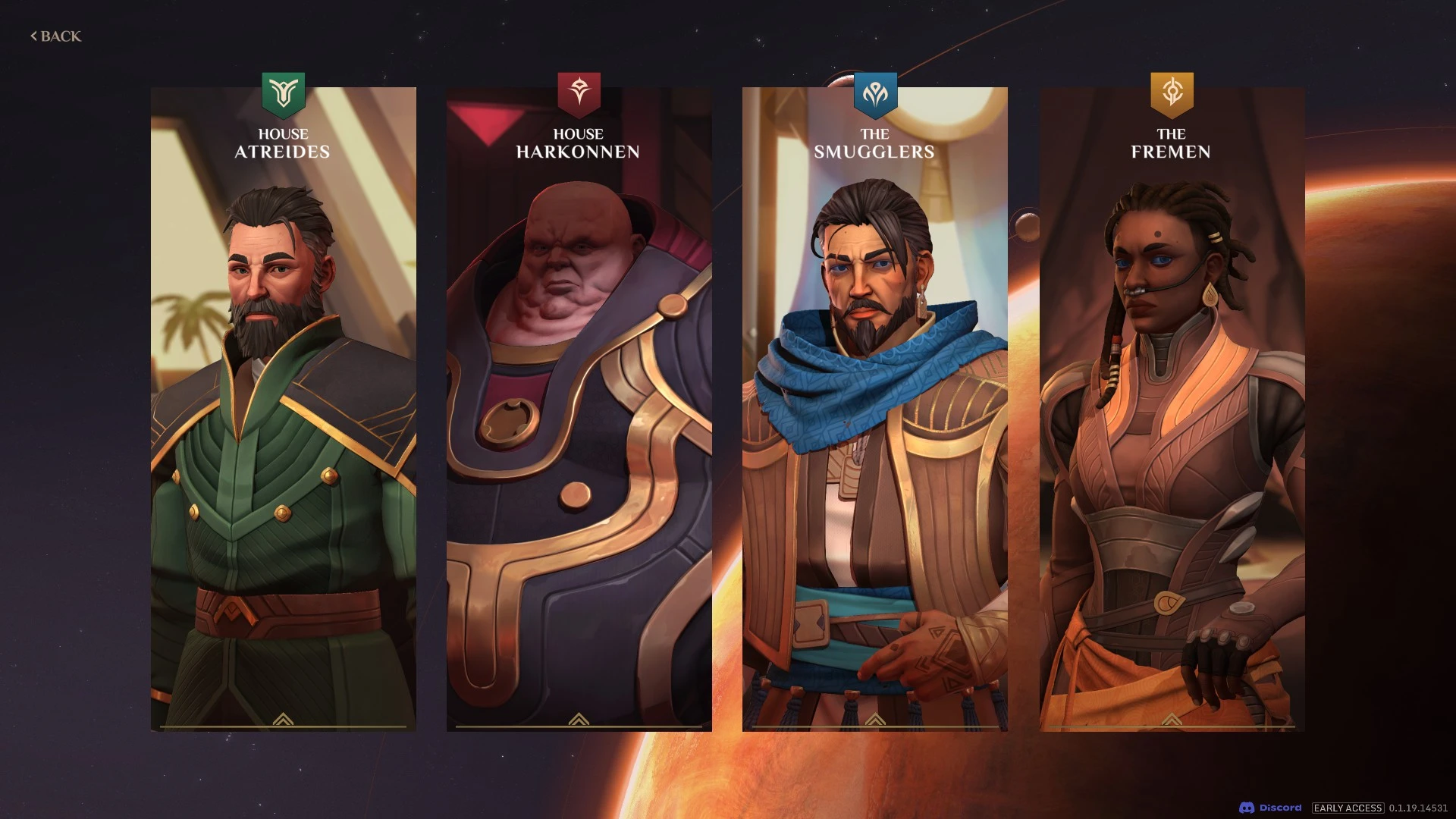Click the House Harkonnen red crest icon
1456x819 pixels.
579,91
